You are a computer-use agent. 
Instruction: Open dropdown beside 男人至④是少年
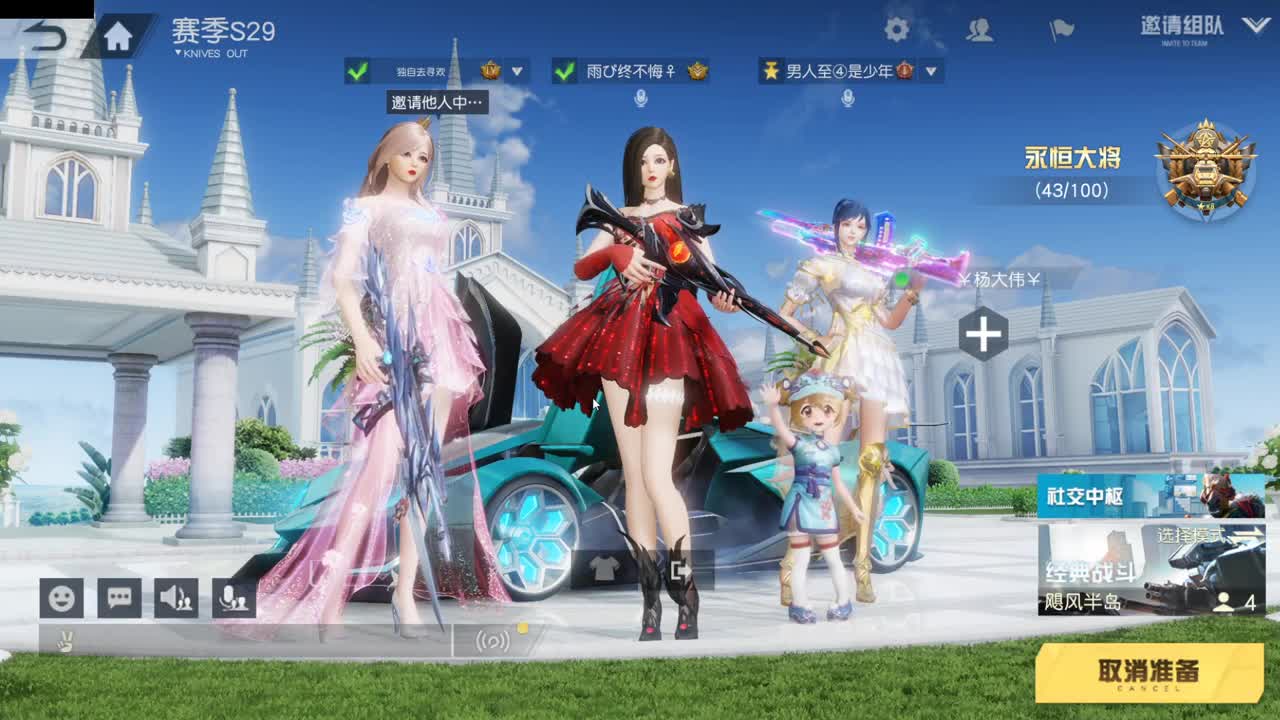point(930,72)
